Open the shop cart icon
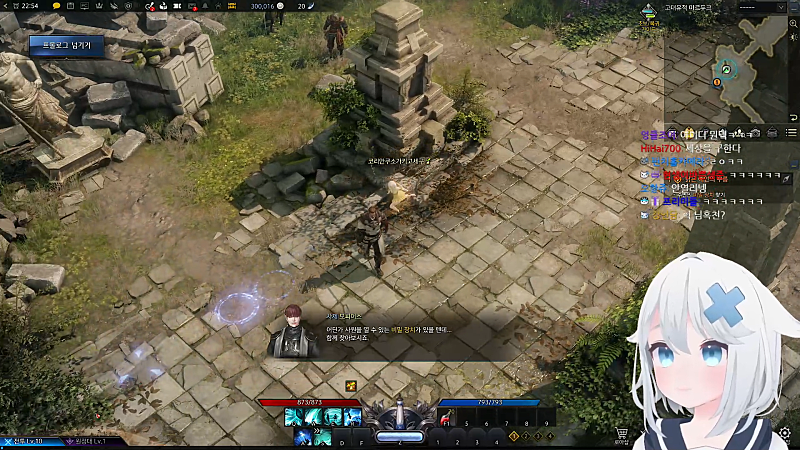800x450 pixels. coord(622,434)
